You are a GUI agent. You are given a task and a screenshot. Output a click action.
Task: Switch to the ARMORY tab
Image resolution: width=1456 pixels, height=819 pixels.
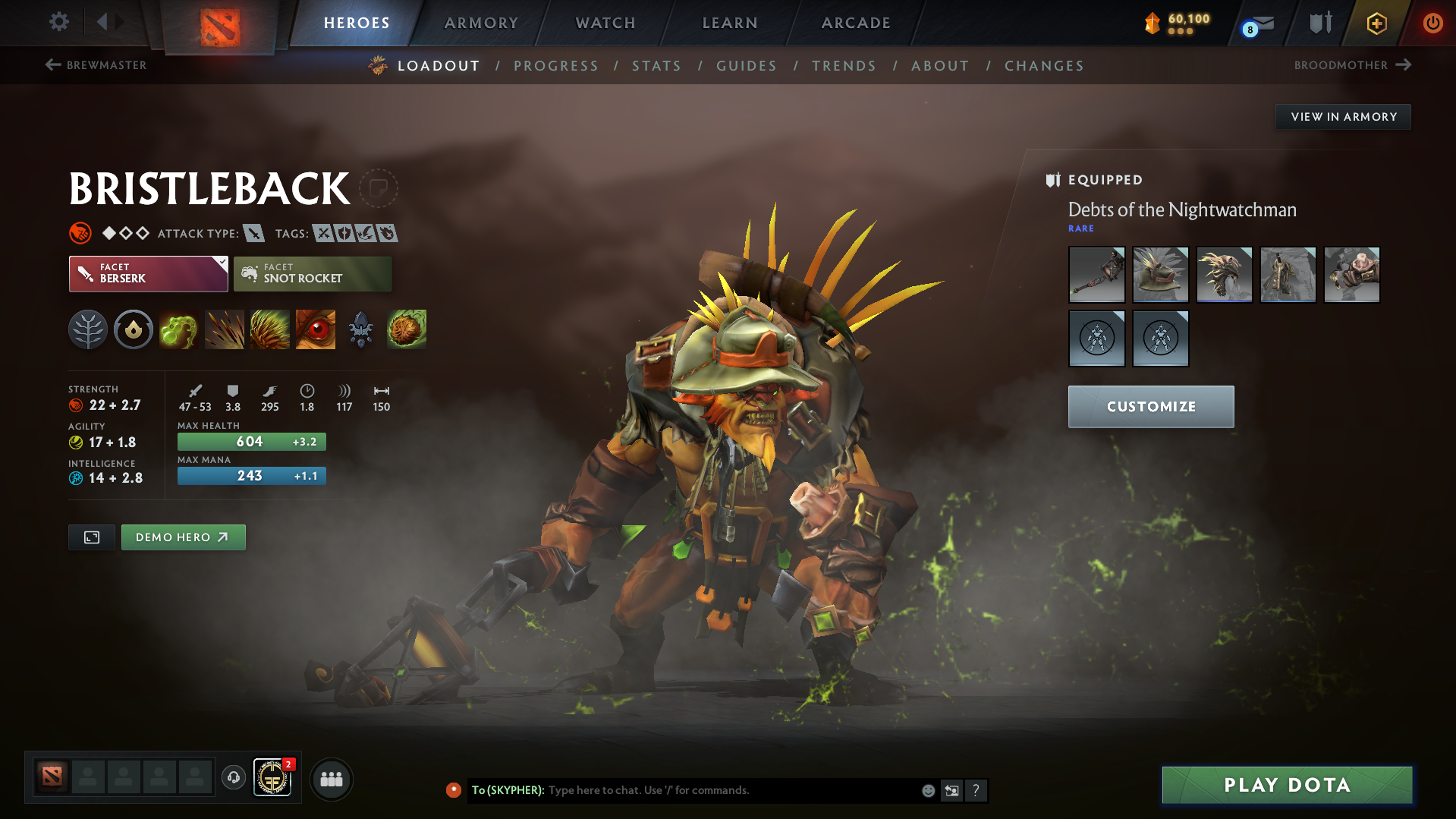[x=481, y=23]
